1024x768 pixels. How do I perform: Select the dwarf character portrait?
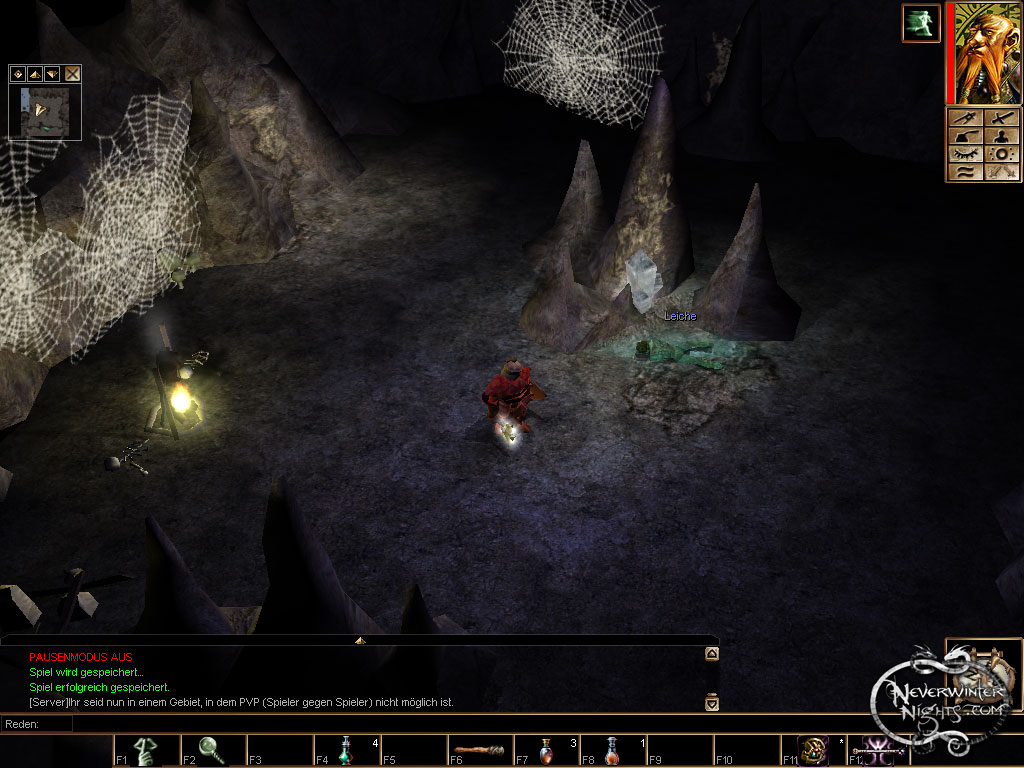[x=984, y=53]
